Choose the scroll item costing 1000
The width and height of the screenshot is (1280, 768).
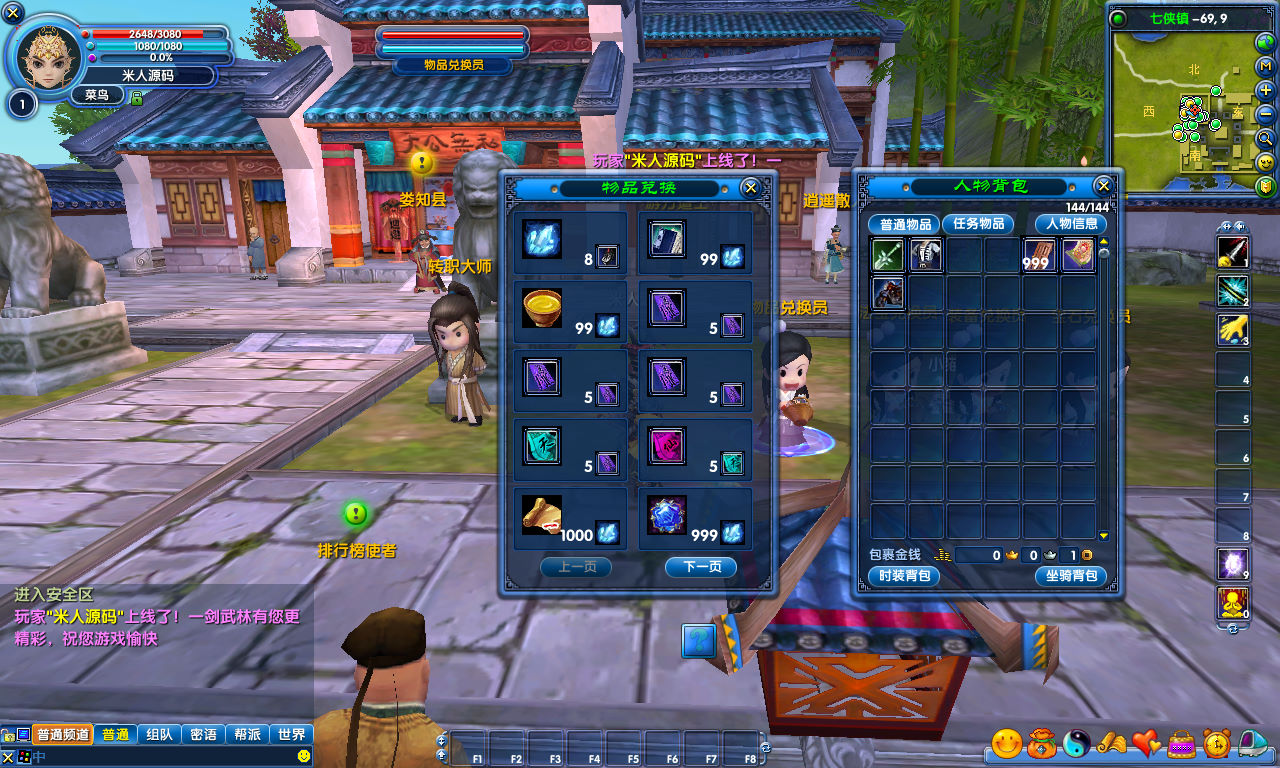[x=542, y=515]
